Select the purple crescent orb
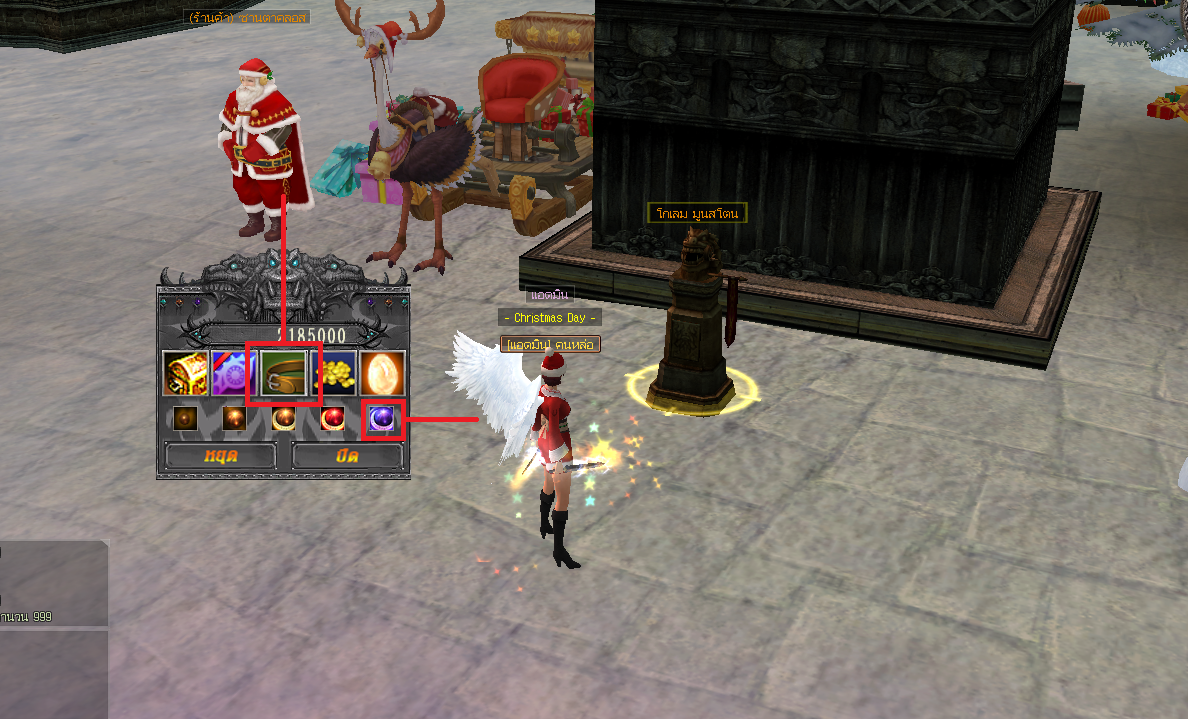The width and height of the screenshot is (1188, 719). pos(382,419)
